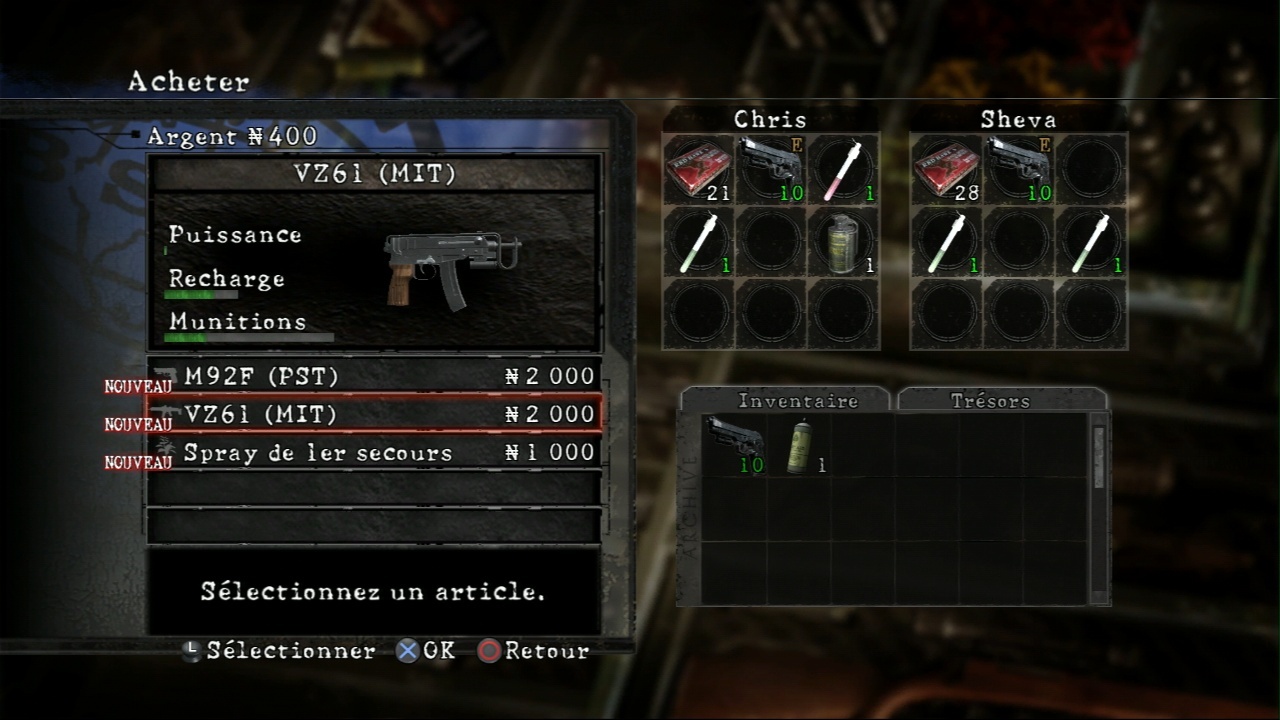This screenshot has height=720, width=1280.
Task: Choose Chris's green vial item
Action: (698, 242)
